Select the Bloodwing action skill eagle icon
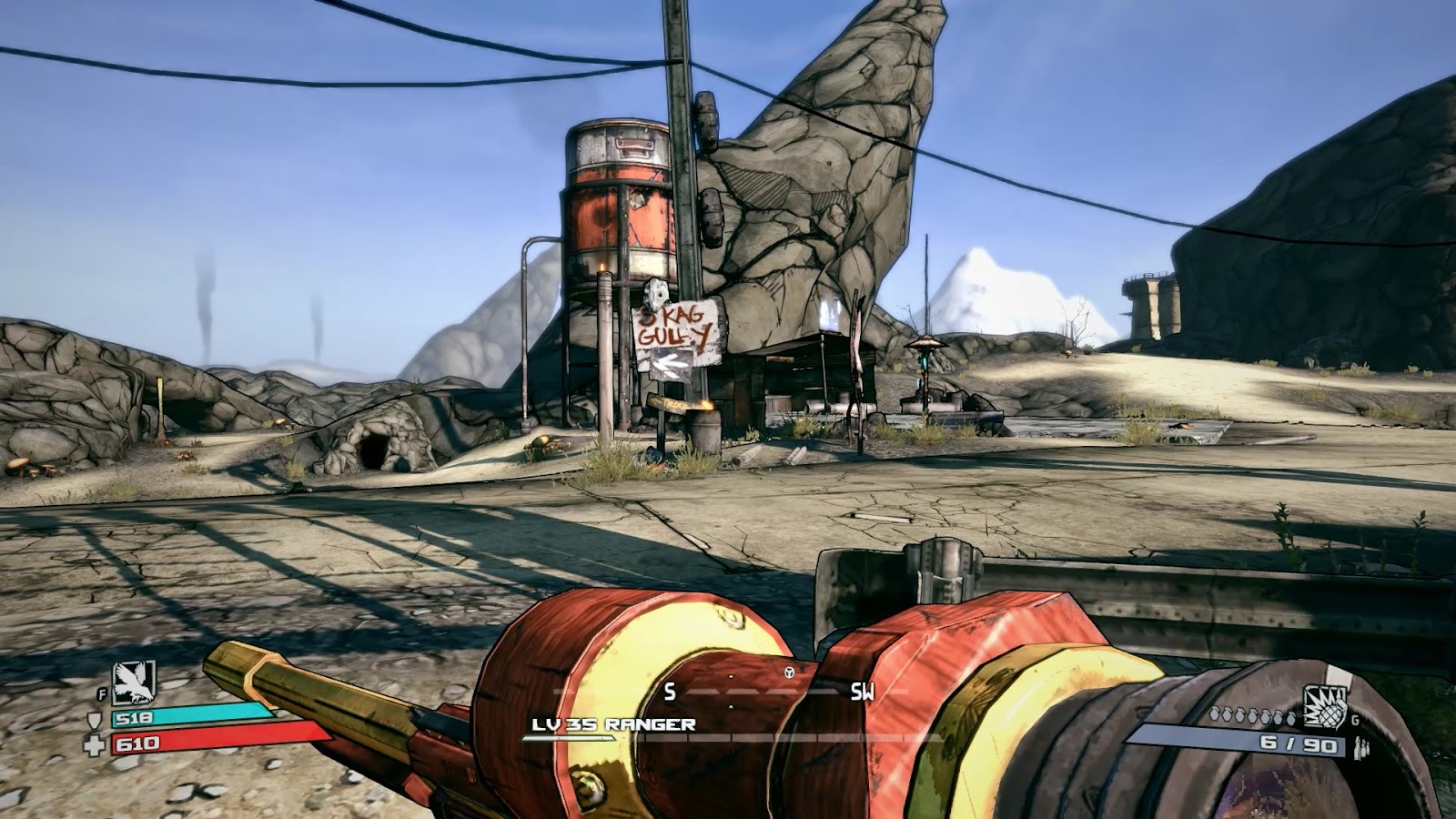This screenshot has width=1456, height=819. [133, 682]
